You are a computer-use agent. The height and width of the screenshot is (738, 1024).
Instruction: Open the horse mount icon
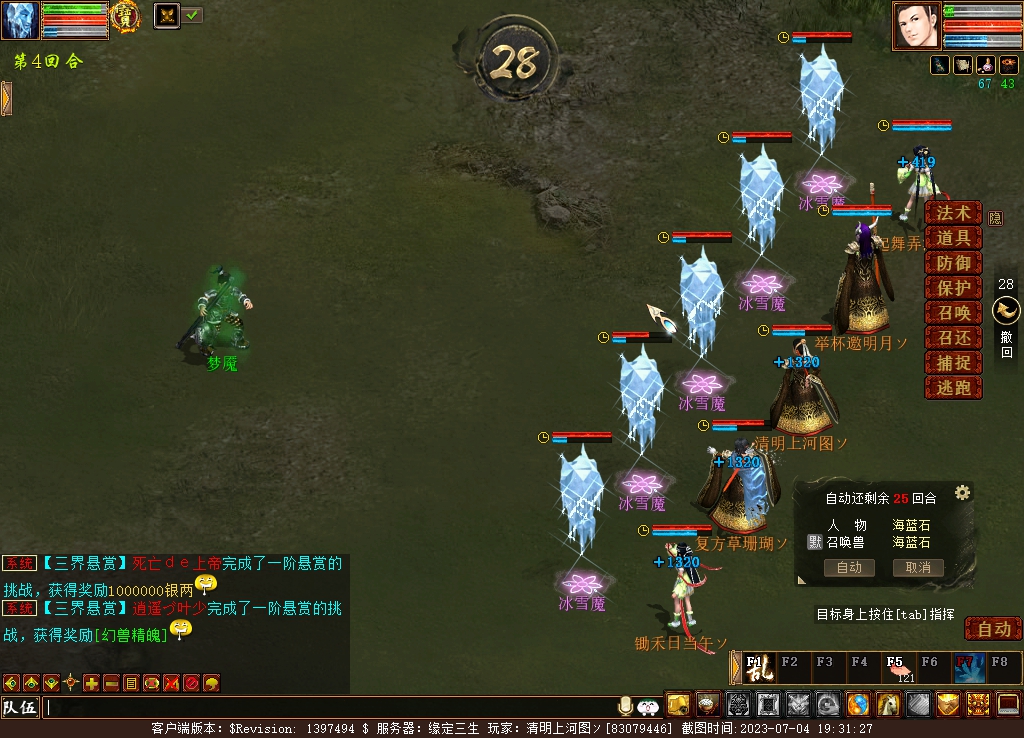(888, 705)
